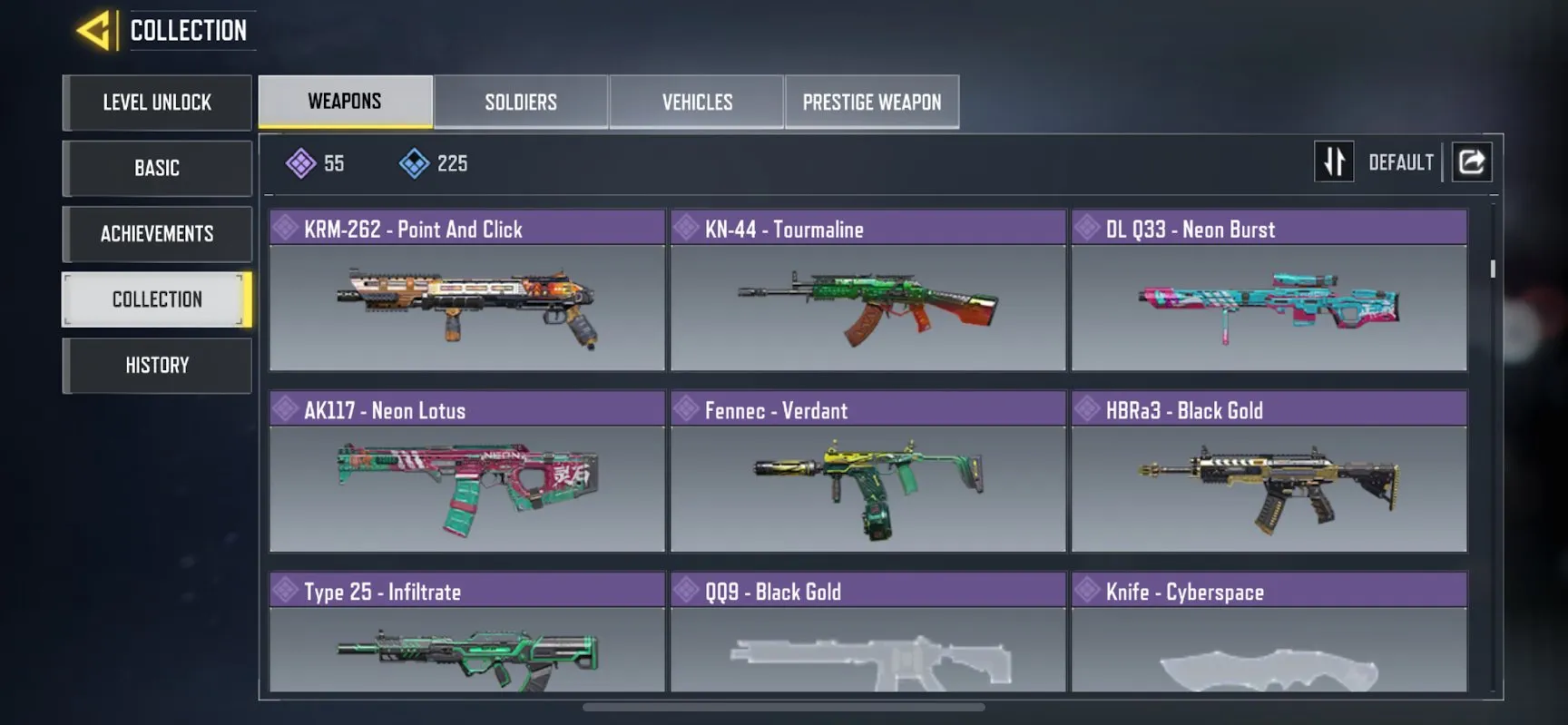
Task: Open the share/export icon in top right
Action: [1471, 162]
